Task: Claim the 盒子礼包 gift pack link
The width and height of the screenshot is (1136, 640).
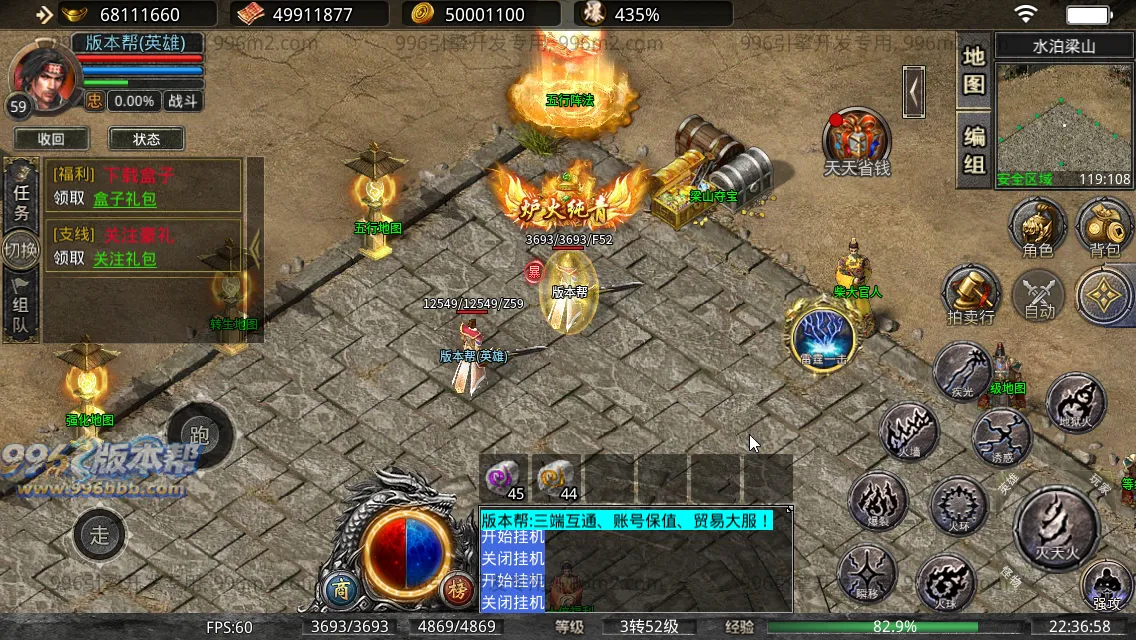Action: 125,198
